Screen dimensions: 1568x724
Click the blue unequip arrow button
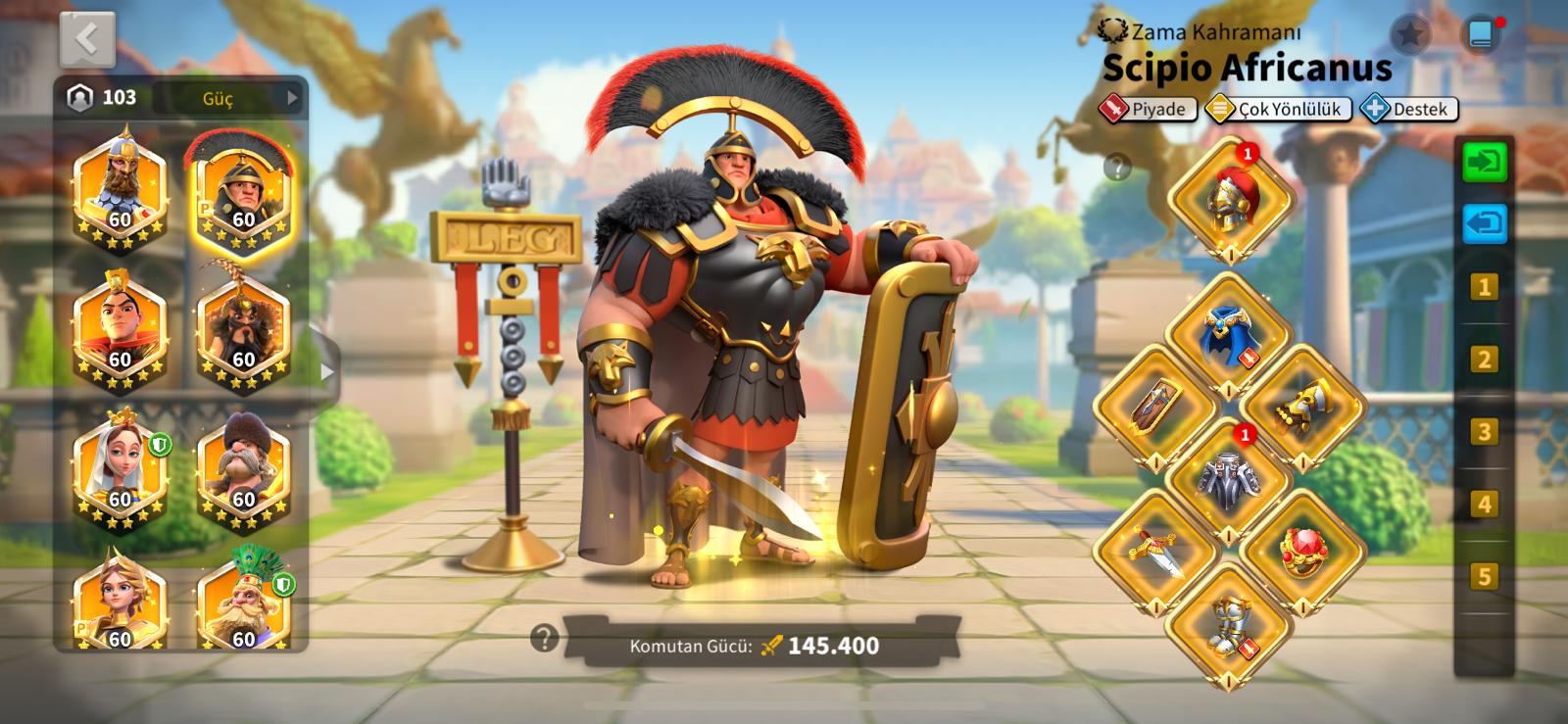point(1485,223)
